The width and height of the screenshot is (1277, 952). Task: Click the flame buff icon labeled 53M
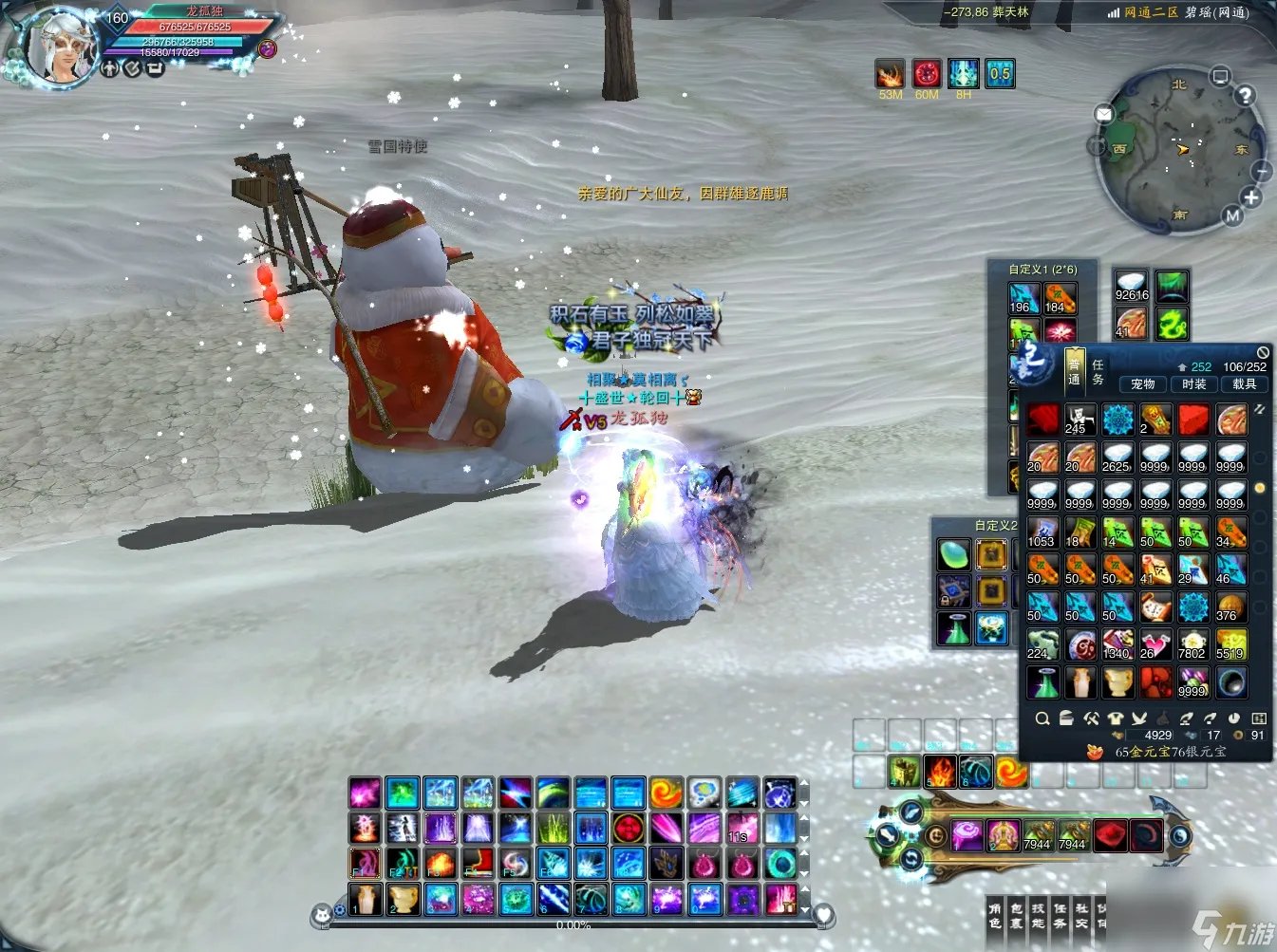(x=890, y=74)
